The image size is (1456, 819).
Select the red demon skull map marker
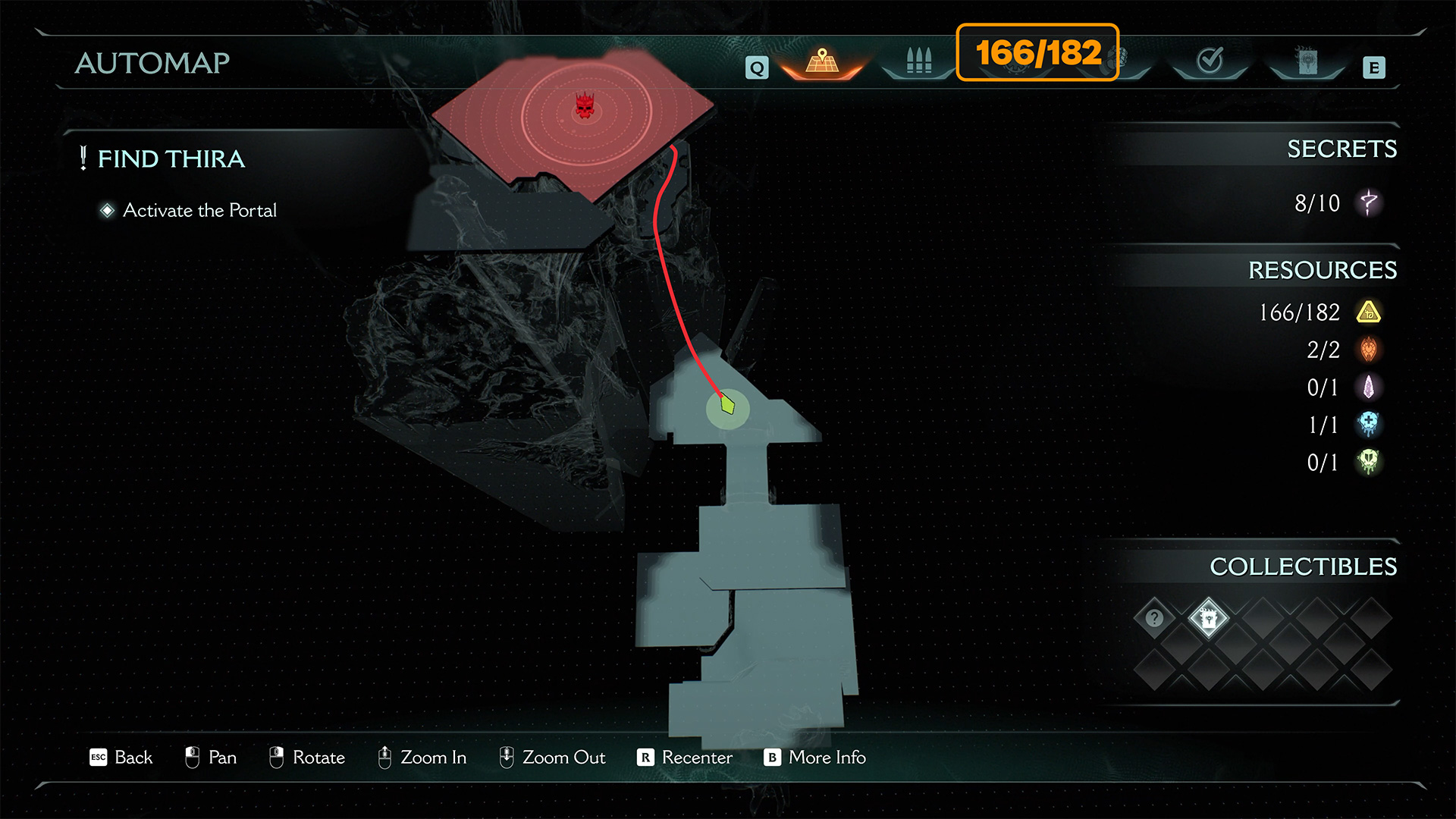(584, 106)
